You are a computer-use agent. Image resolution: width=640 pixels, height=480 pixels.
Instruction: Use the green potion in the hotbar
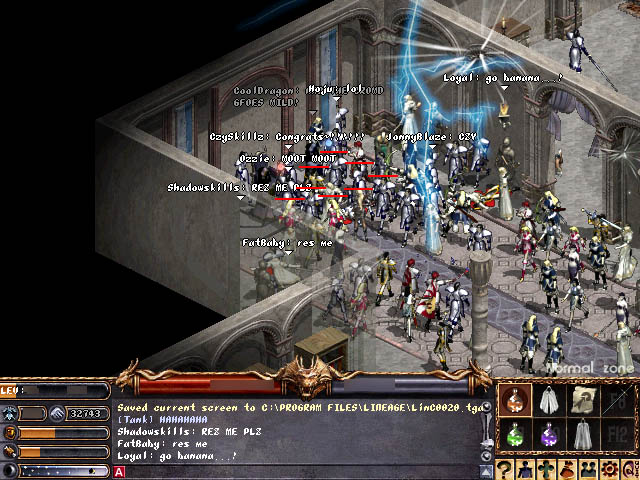click(x=515, y=435)
